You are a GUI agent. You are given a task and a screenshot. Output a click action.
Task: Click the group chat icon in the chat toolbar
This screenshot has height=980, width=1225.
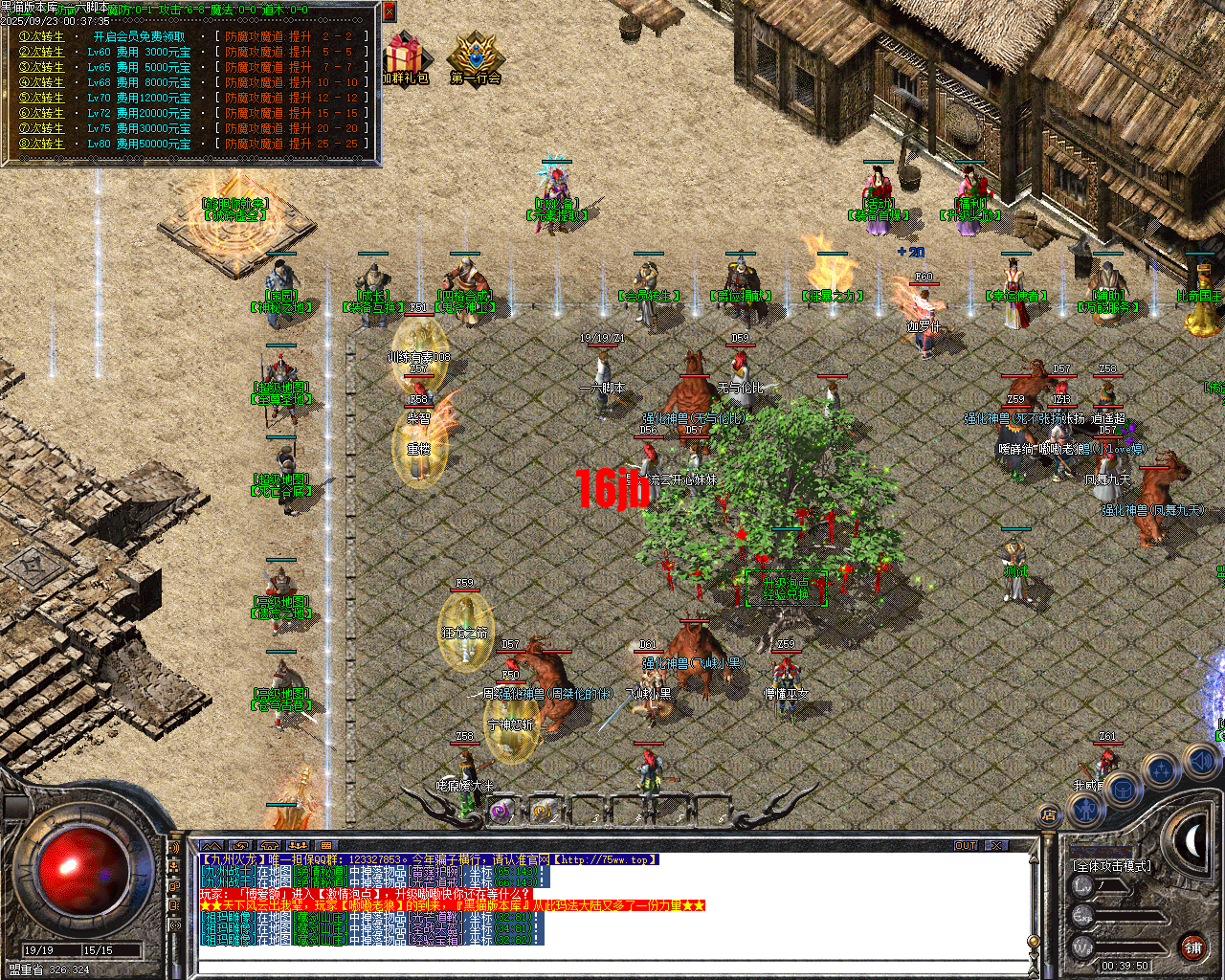299,844
